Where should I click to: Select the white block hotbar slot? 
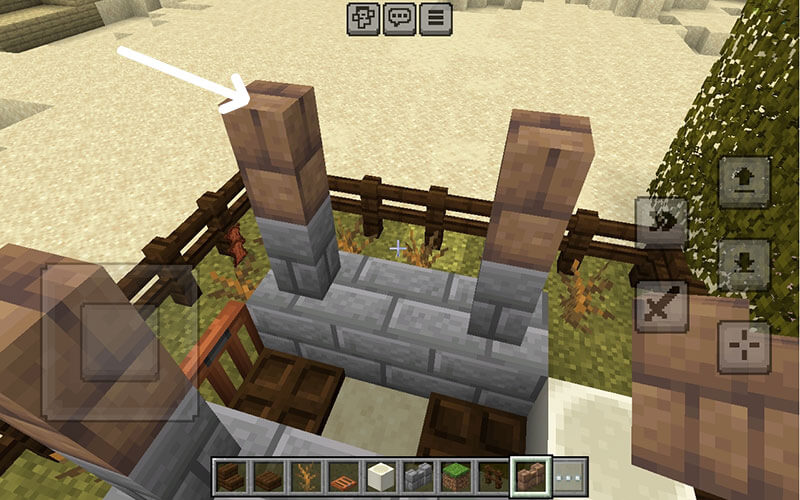(380, 476)
